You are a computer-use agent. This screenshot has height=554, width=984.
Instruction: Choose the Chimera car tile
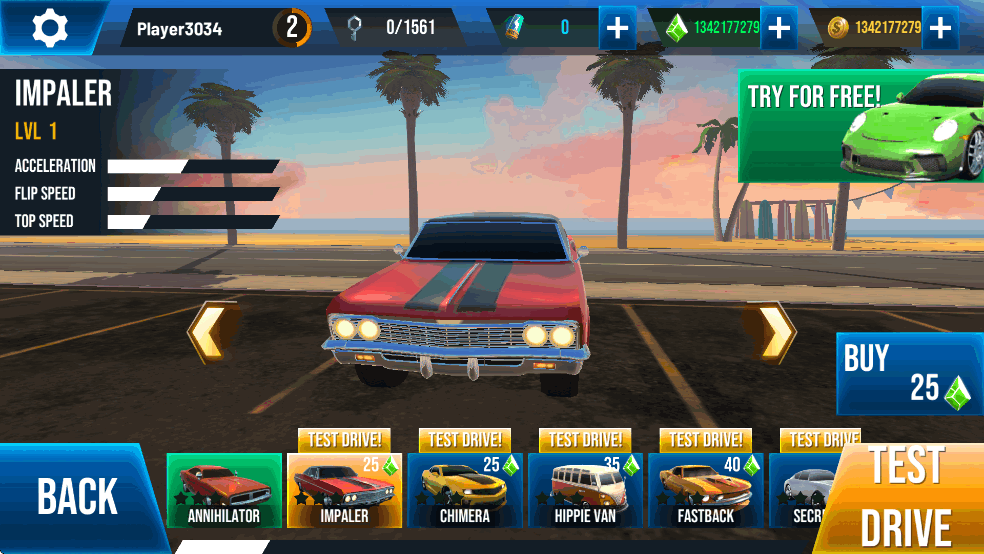tap(465, 490)
